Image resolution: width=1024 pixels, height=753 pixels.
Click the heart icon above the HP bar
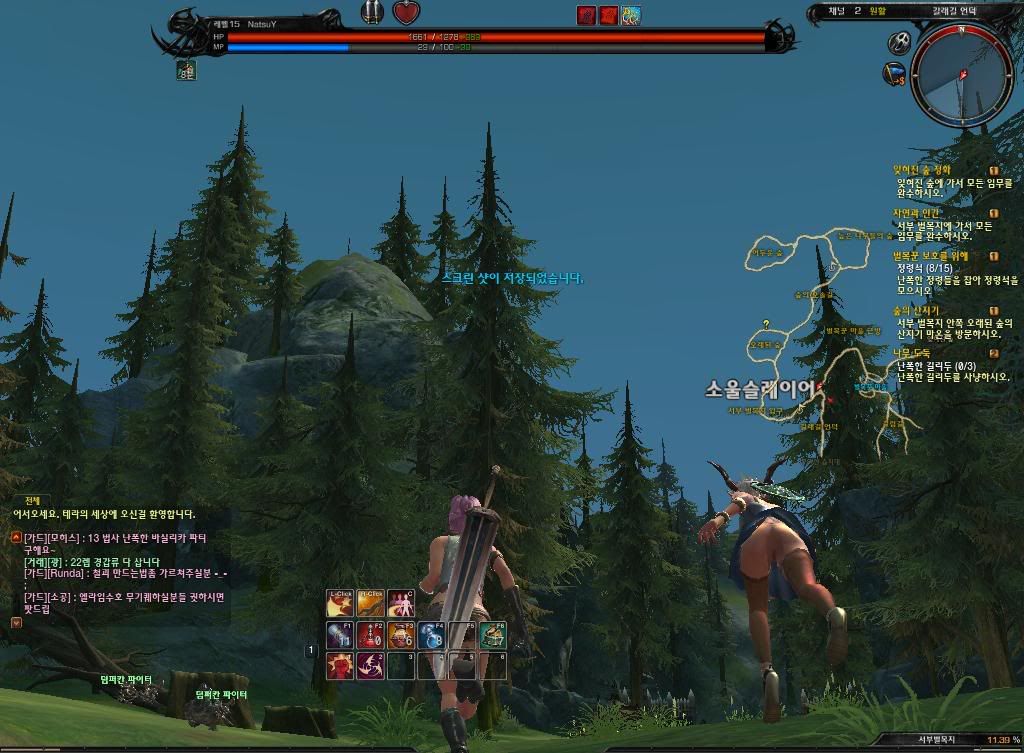[x=405, y=13]
